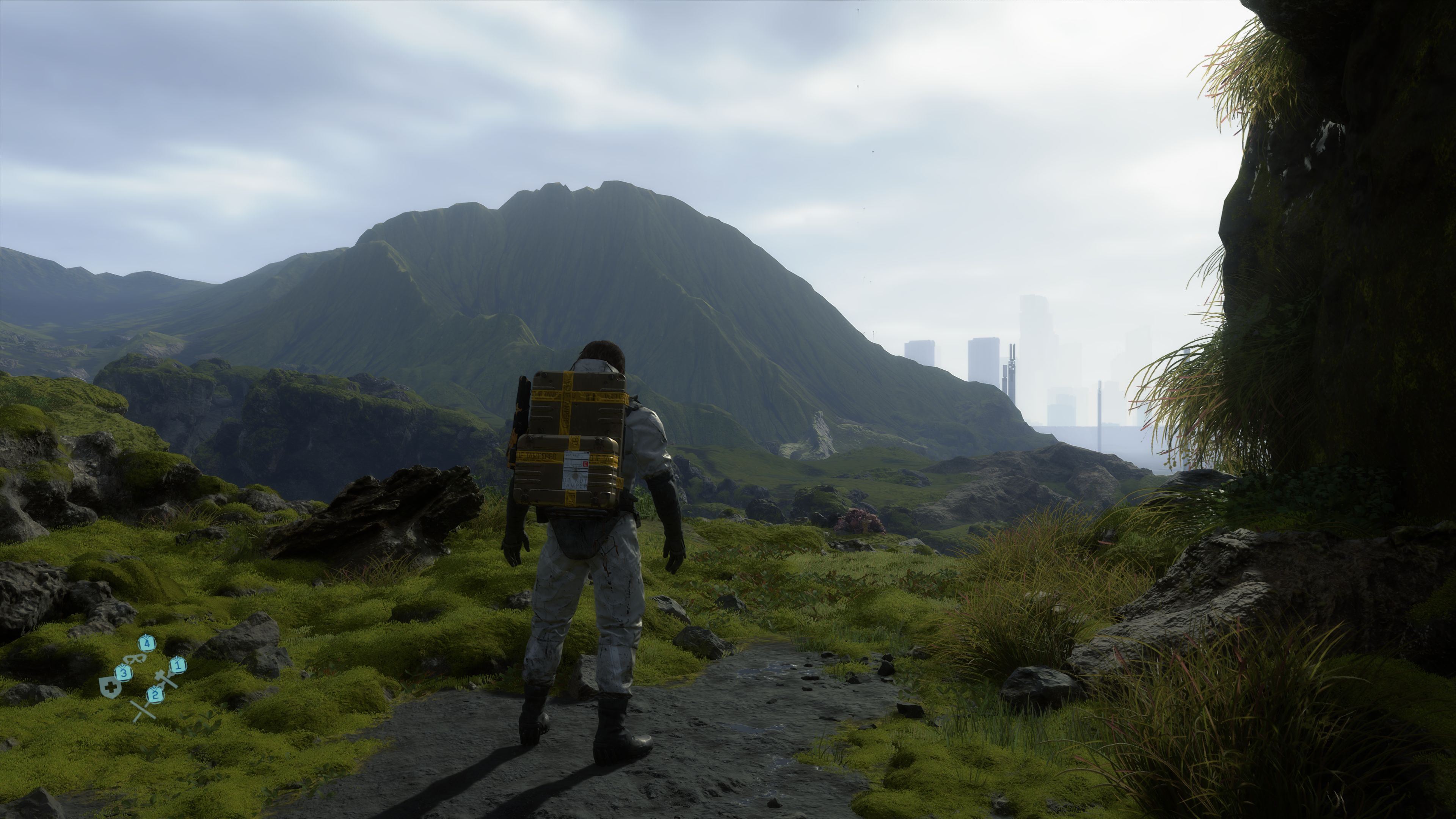Select the eye mask equipment icon

click(x=136, y=659)
